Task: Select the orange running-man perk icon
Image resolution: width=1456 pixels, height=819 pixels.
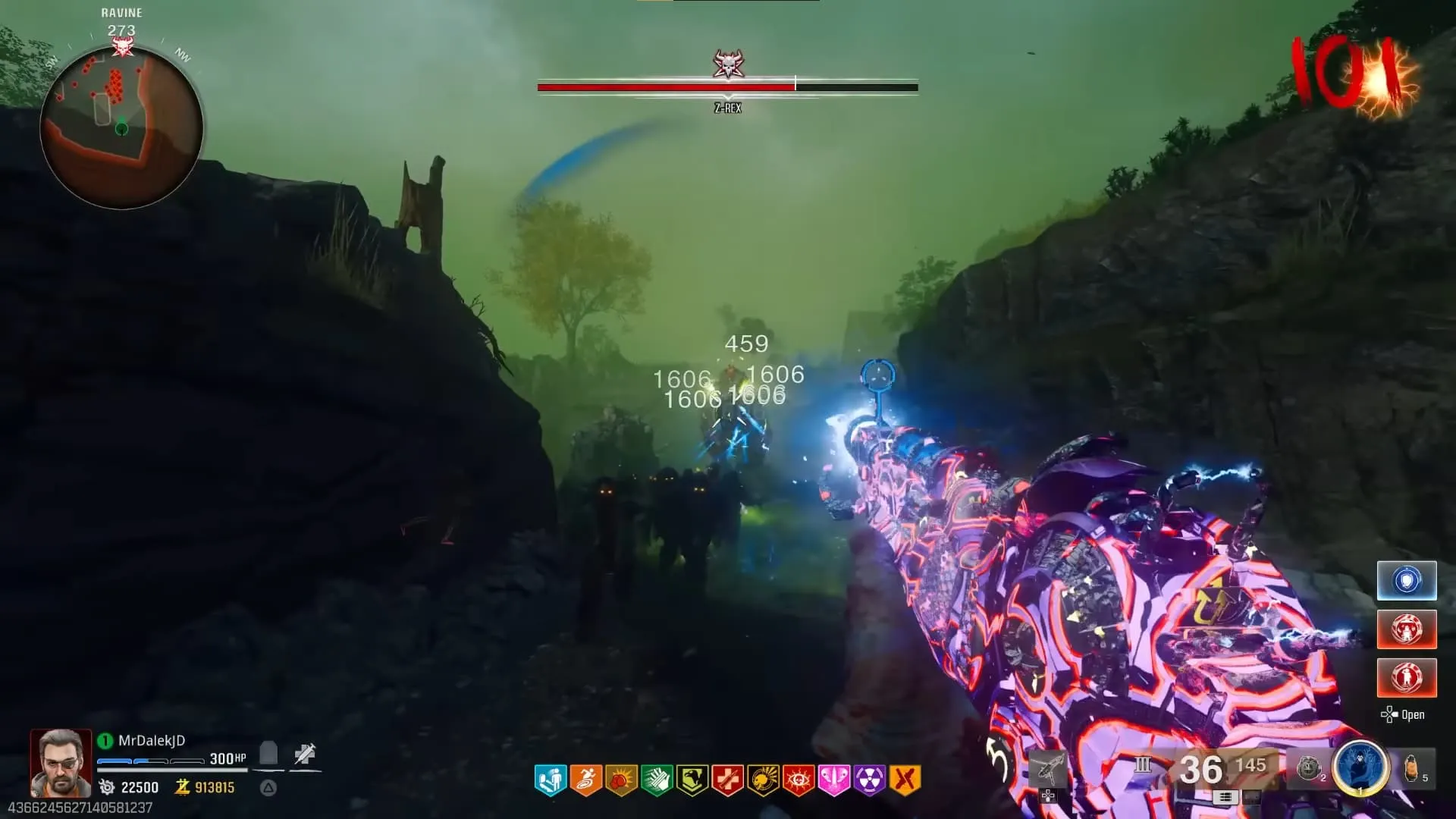Action: point(585,780)
